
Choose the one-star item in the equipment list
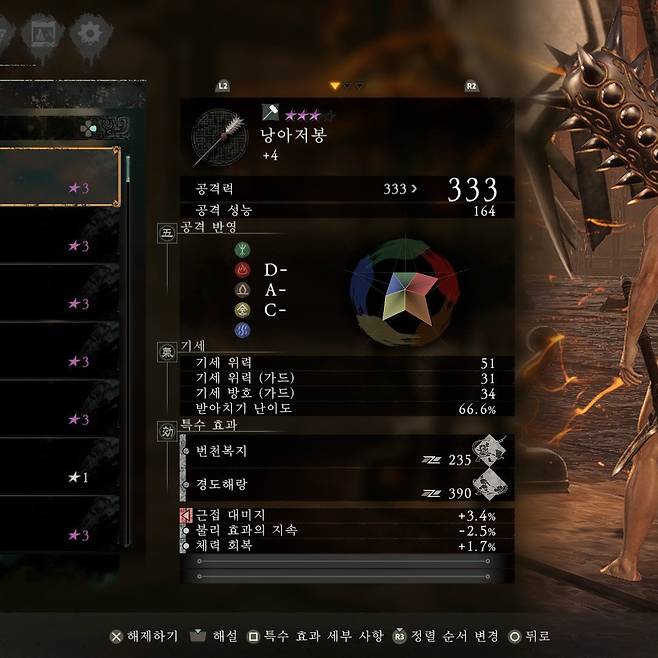[60, 477]
